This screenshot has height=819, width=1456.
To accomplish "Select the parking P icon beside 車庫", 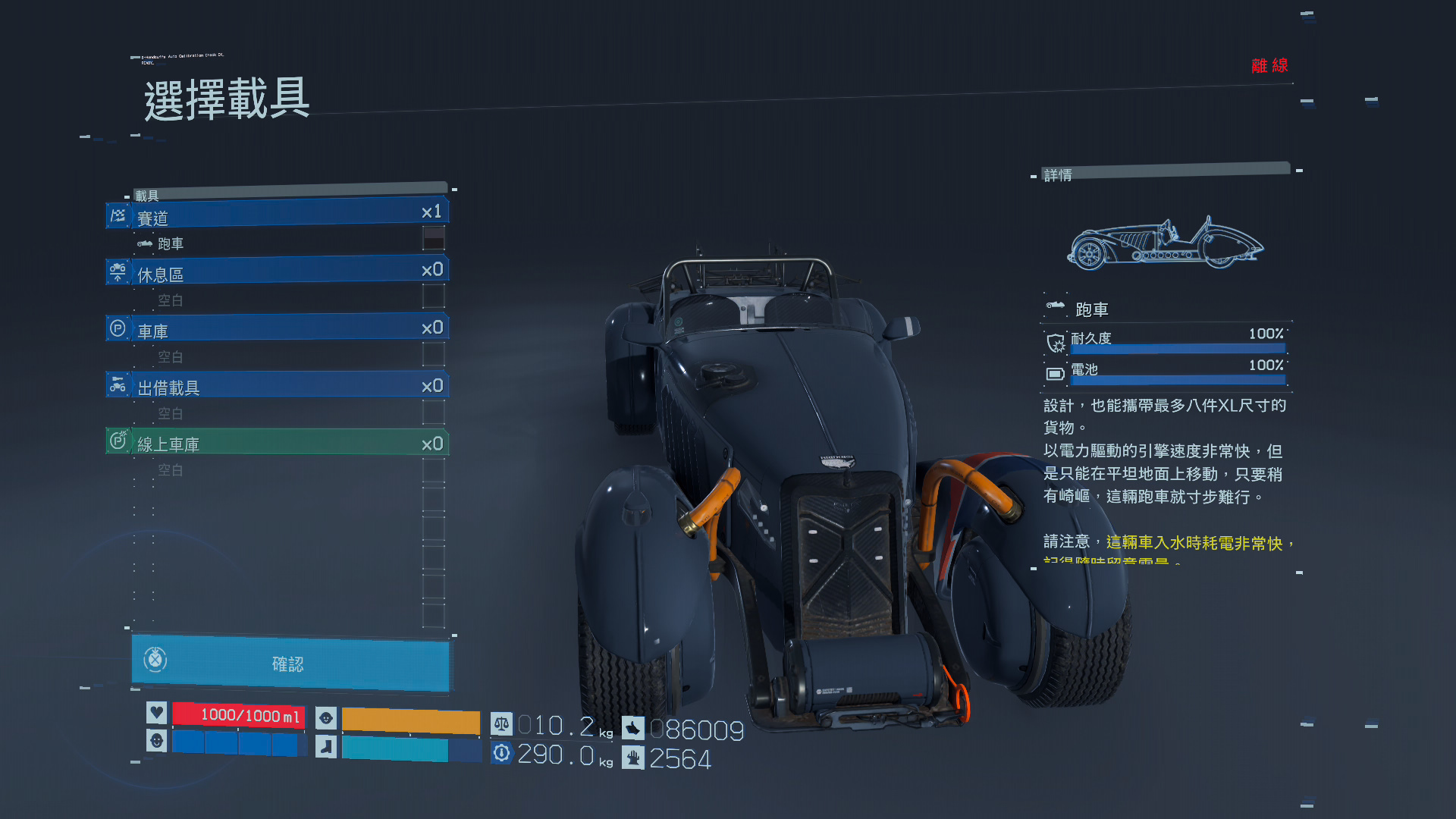I will (x=118, y=328).
